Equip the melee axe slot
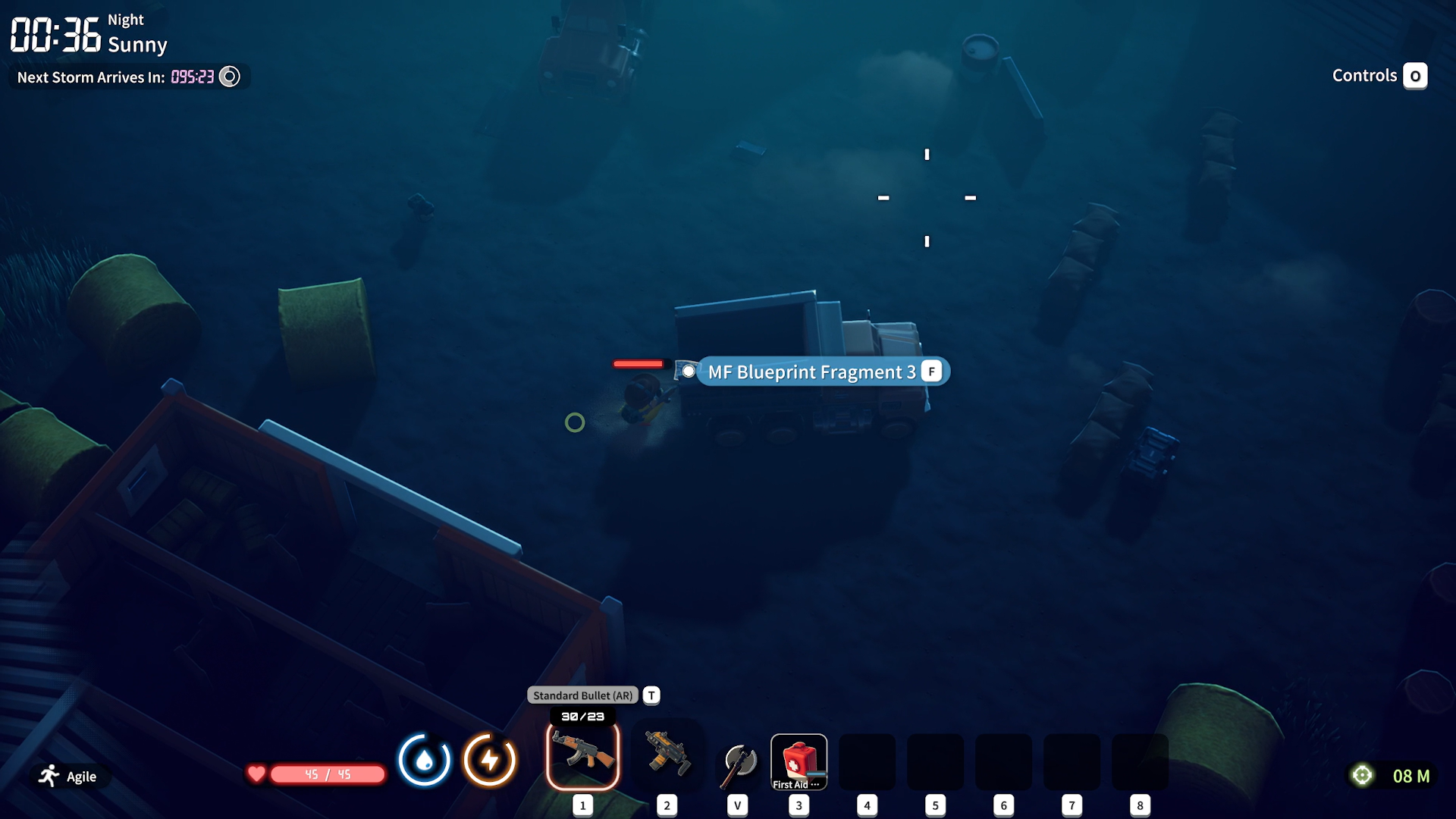1456x819 pixels. click(738, 764)
